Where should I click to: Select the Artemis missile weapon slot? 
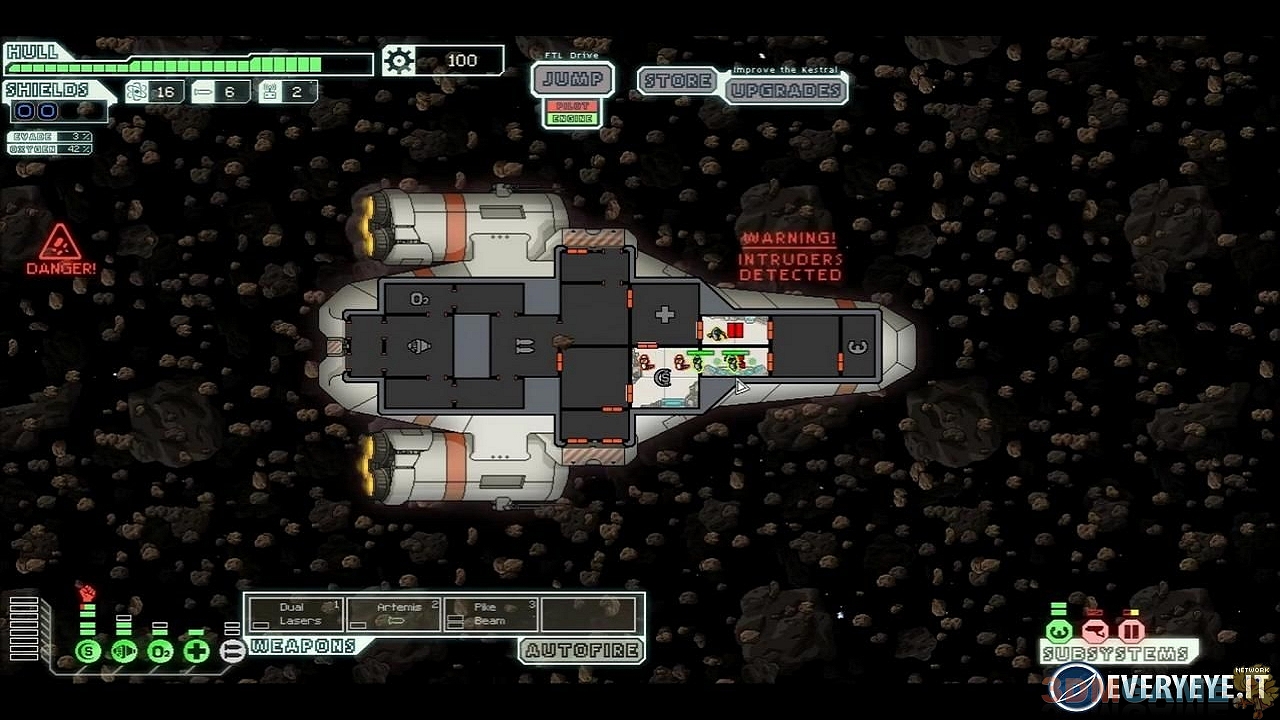point(394,614)
